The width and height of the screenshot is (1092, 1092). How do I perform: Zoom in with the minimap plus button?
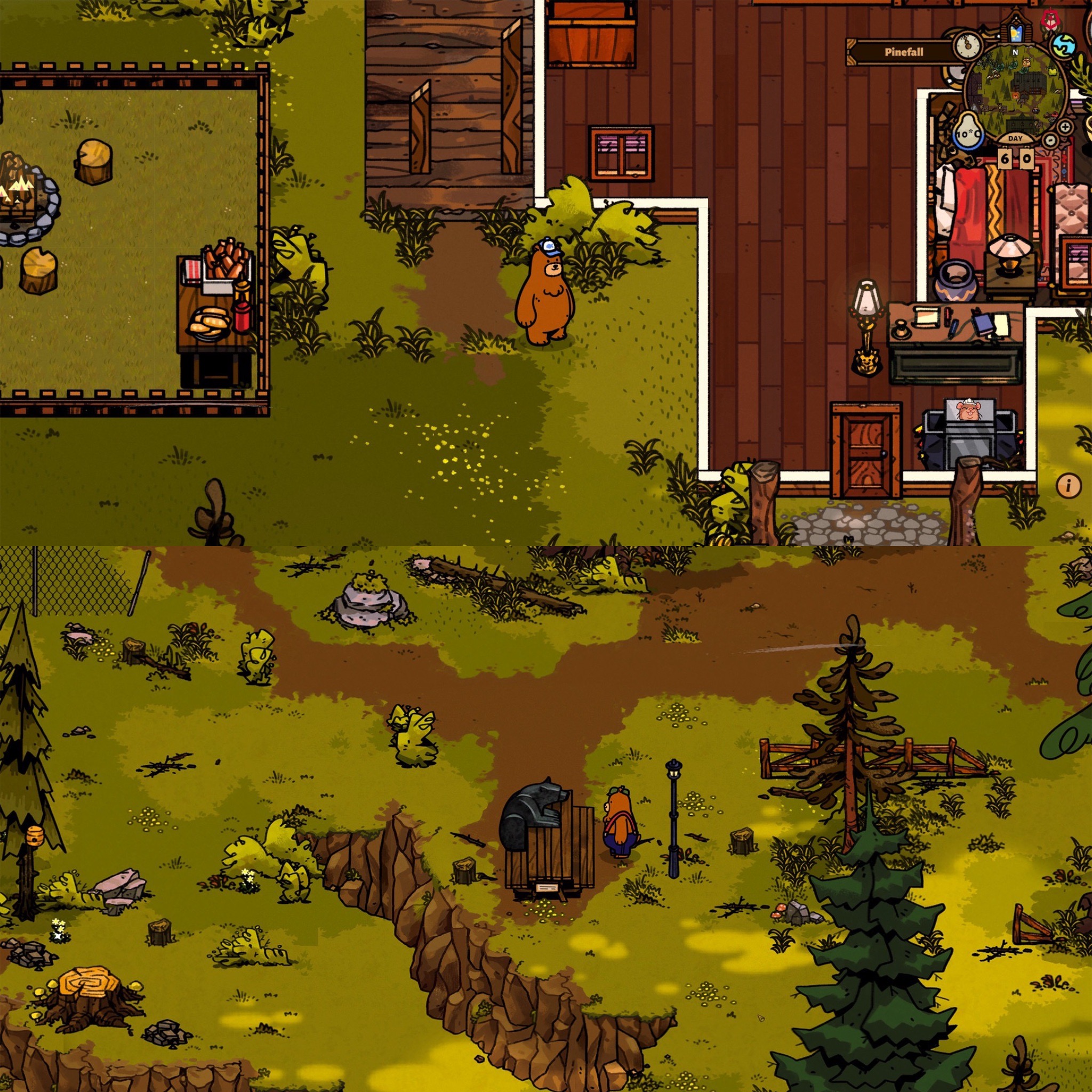coord(1065,126)
